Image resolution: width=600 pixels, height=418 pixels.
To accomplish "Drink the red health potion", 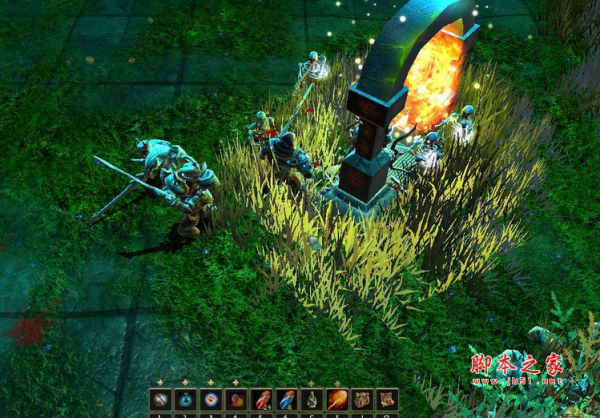I will pos(262,400).
